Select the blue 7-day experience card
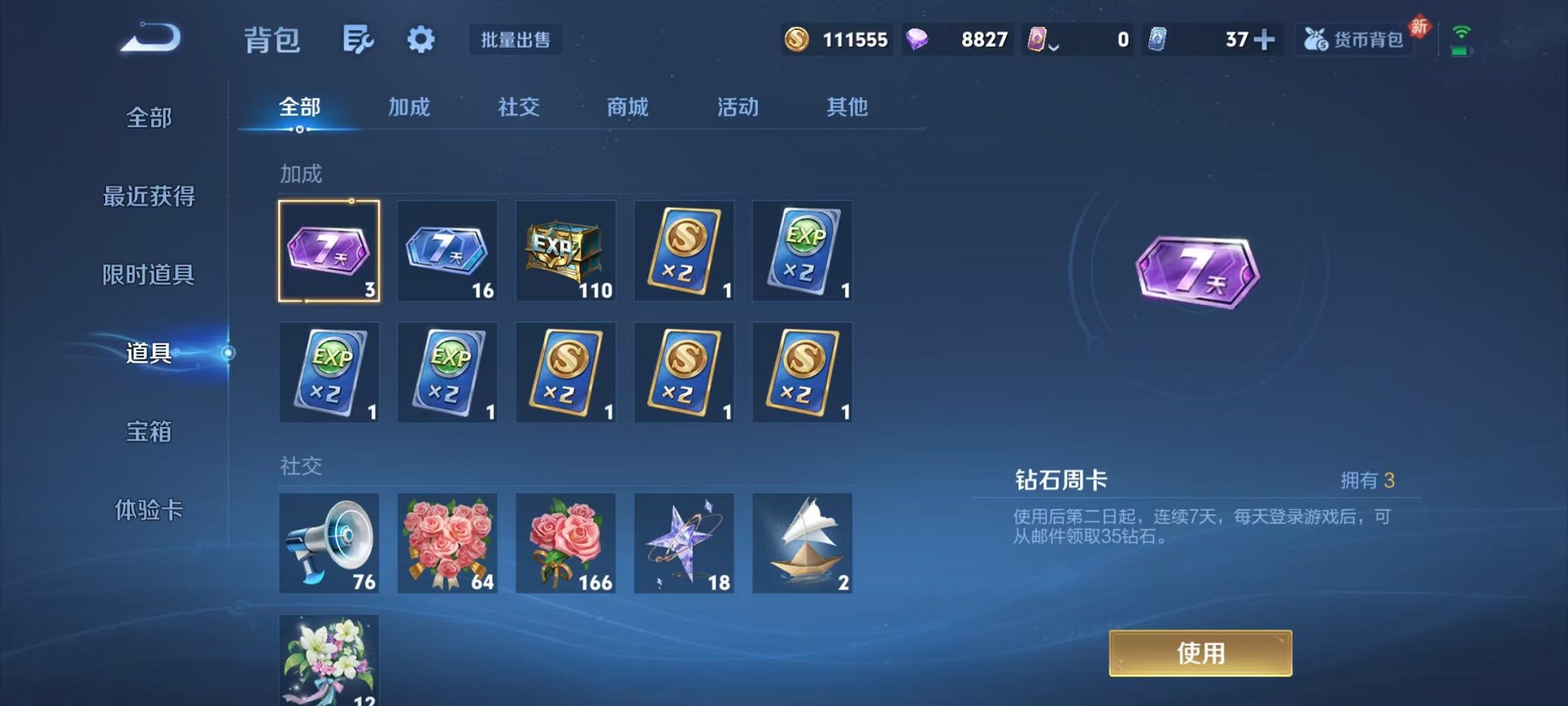The height and width of the screenshot is (706, 1568). point(447,251)
